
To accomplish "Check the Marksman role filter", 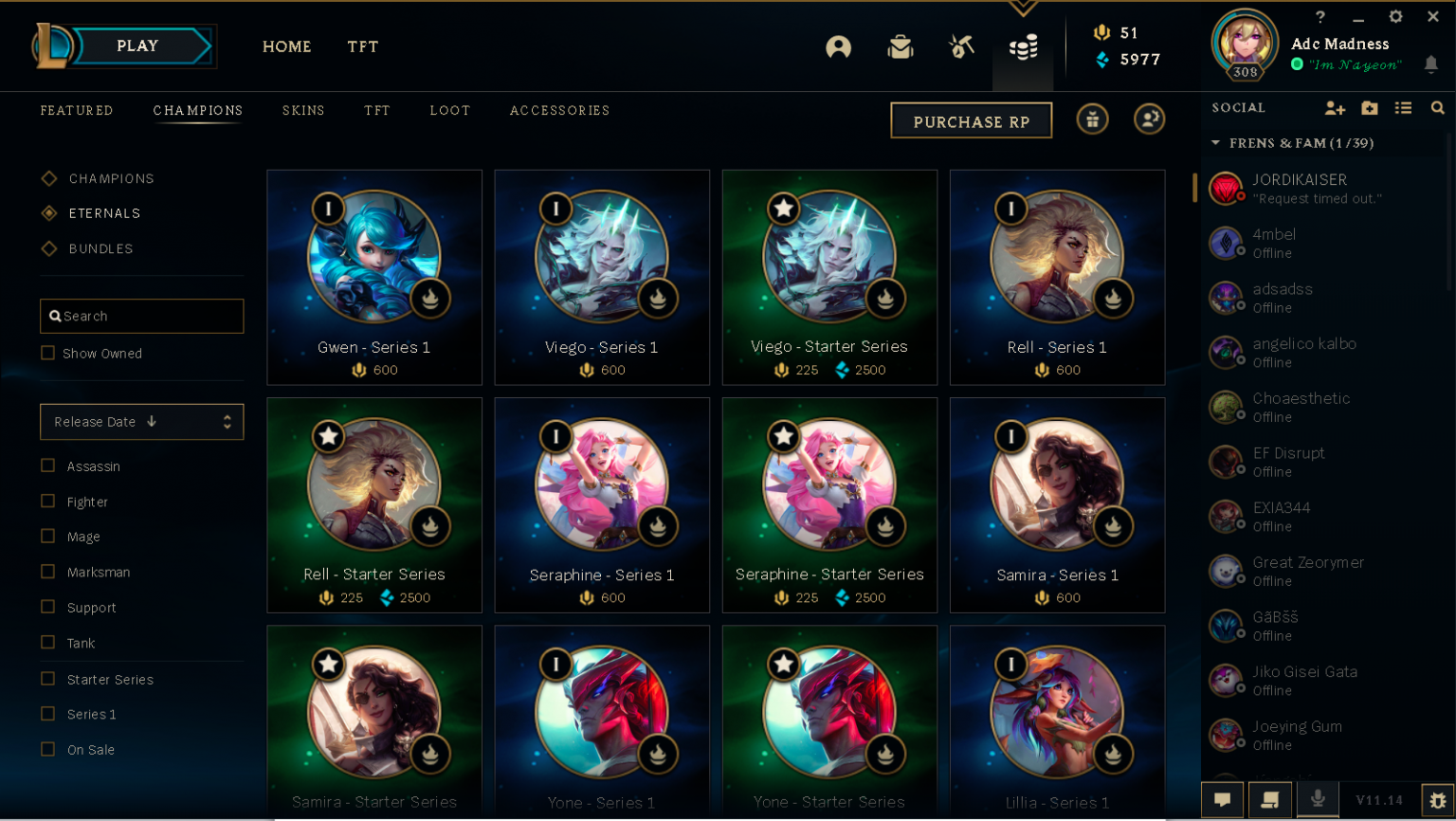I will coord(47,572).
